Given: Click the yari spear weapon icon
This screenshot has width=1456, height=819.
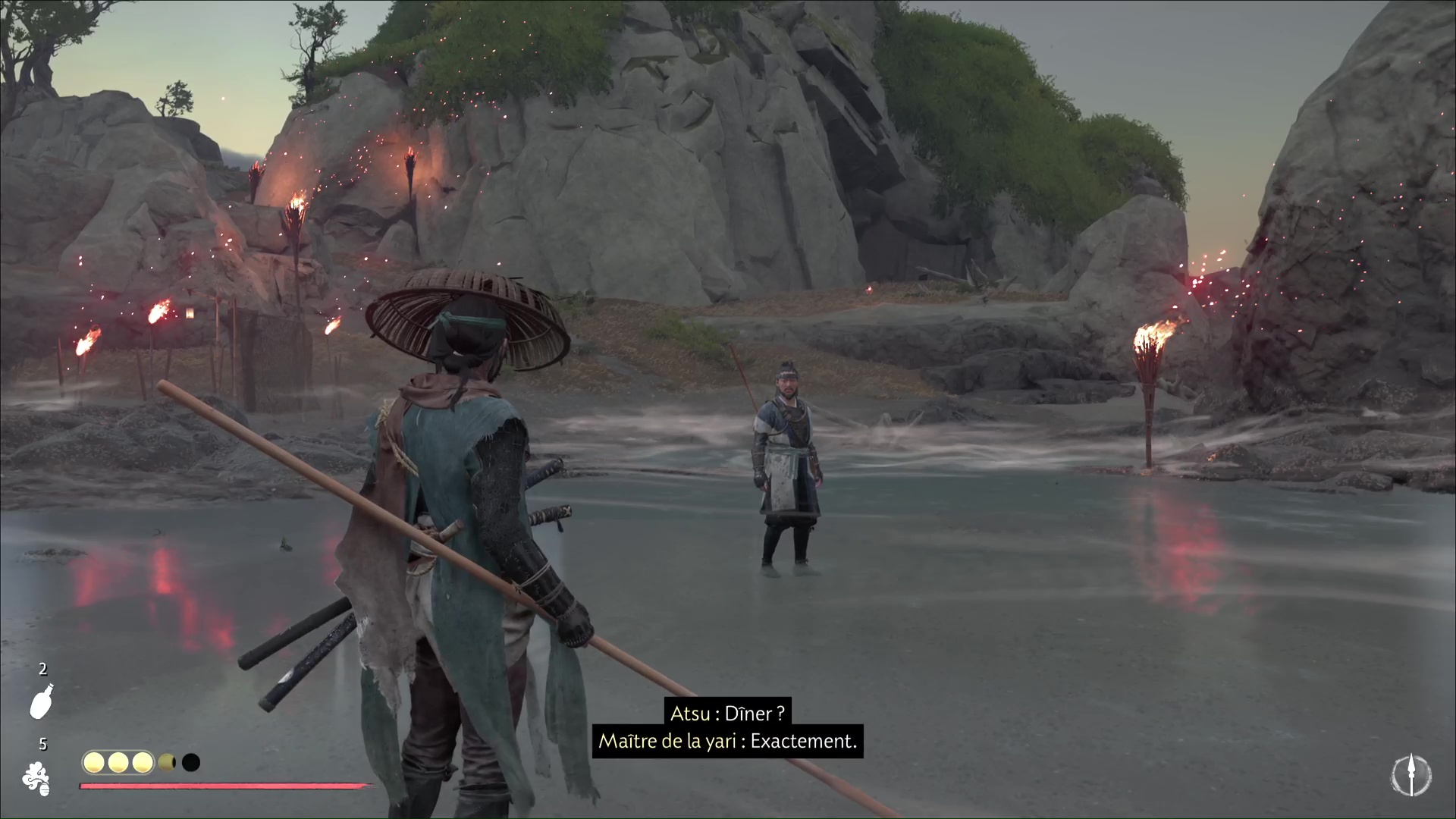Looking at the screenshot, I should pos(1410,777).
